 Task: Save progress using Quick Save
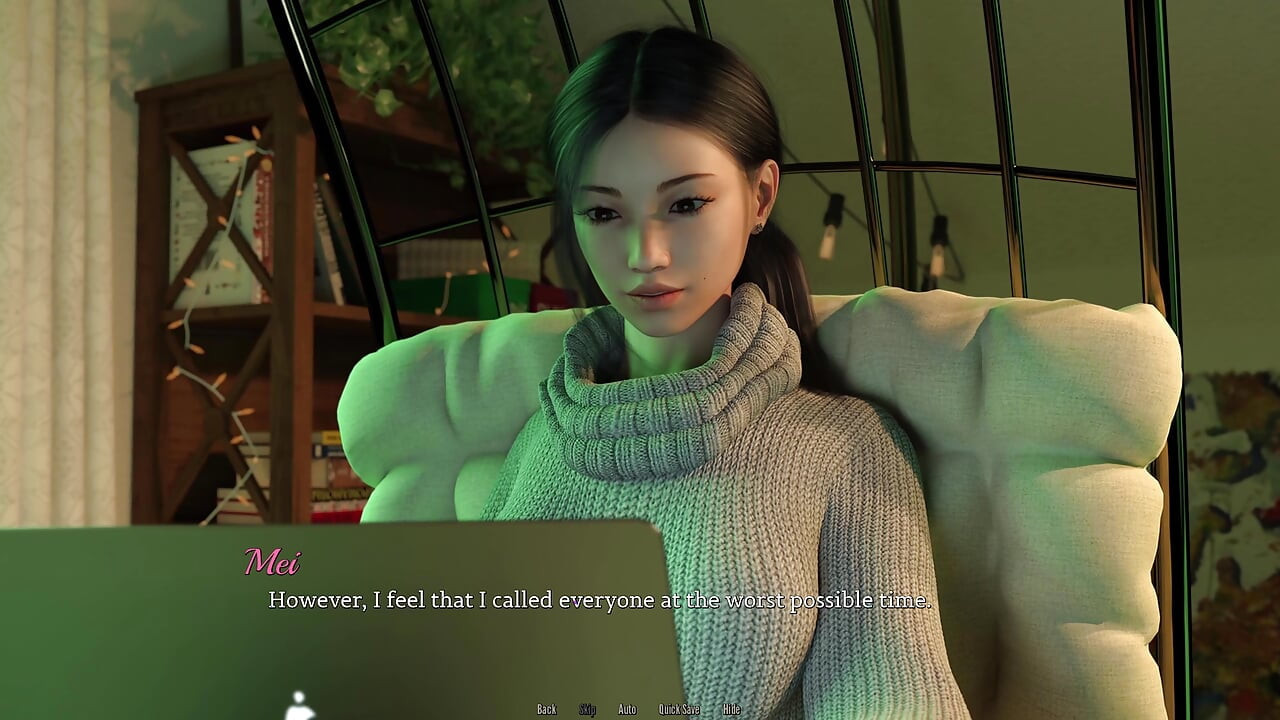click(x=678, y=709)
